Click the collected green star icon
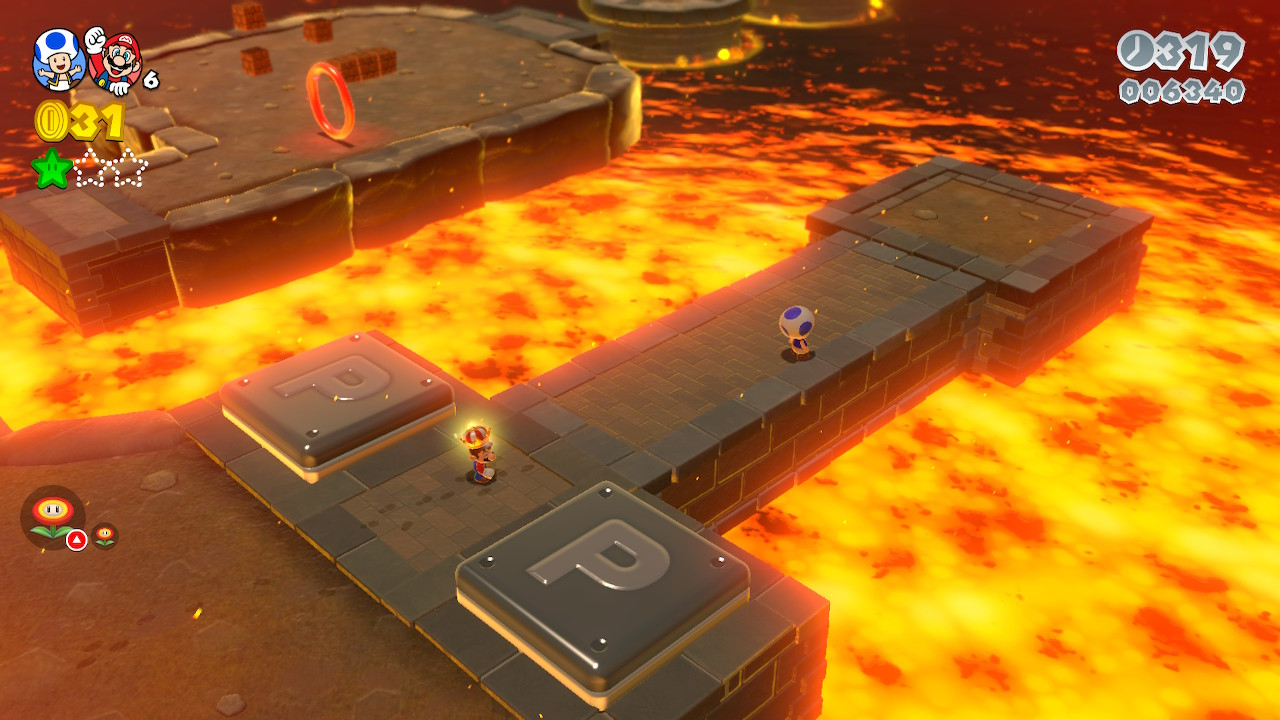1280x720 pixels. [51, 168]
